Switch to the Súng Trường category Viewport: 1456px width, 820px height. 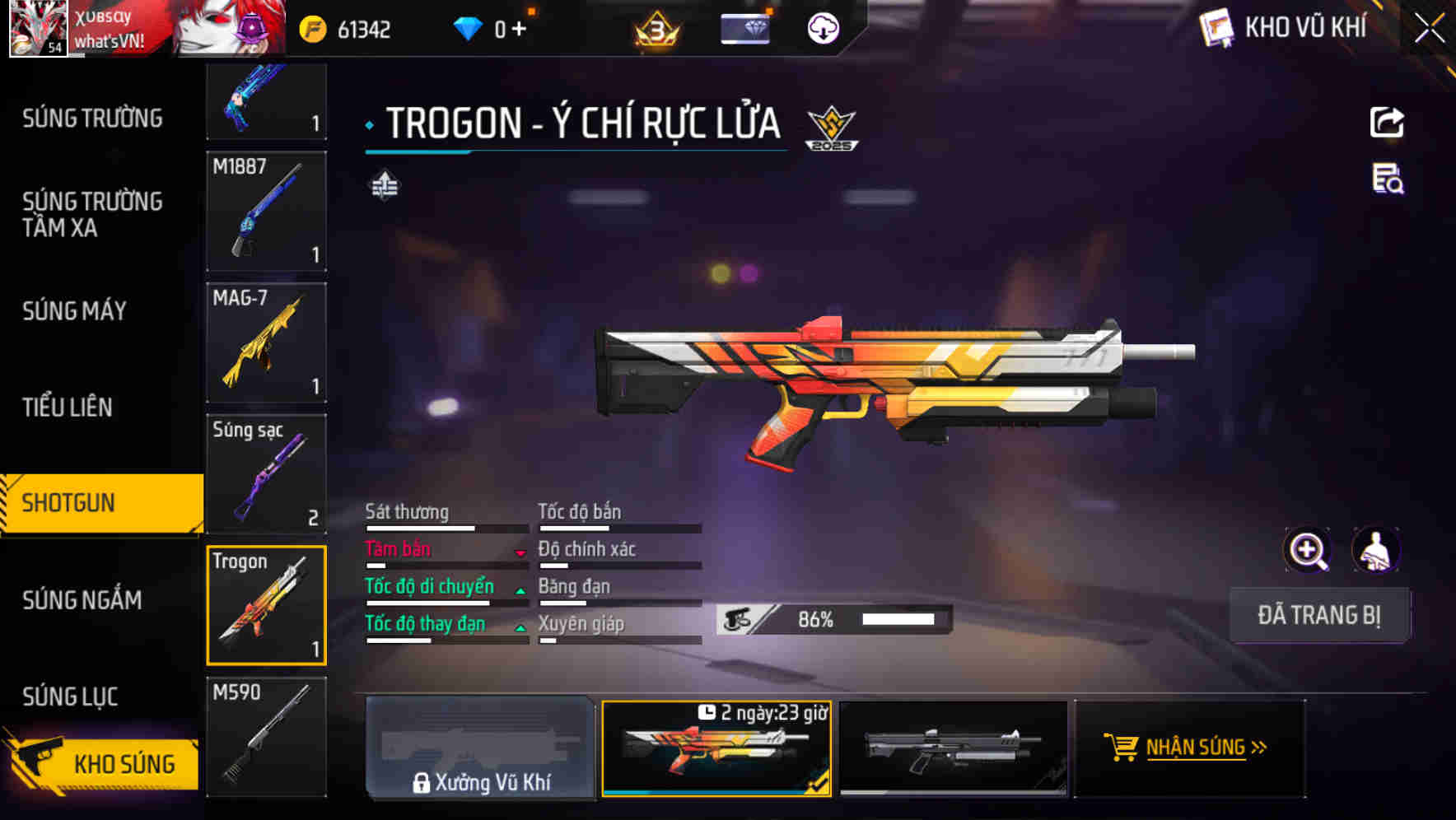click(92, 119)
